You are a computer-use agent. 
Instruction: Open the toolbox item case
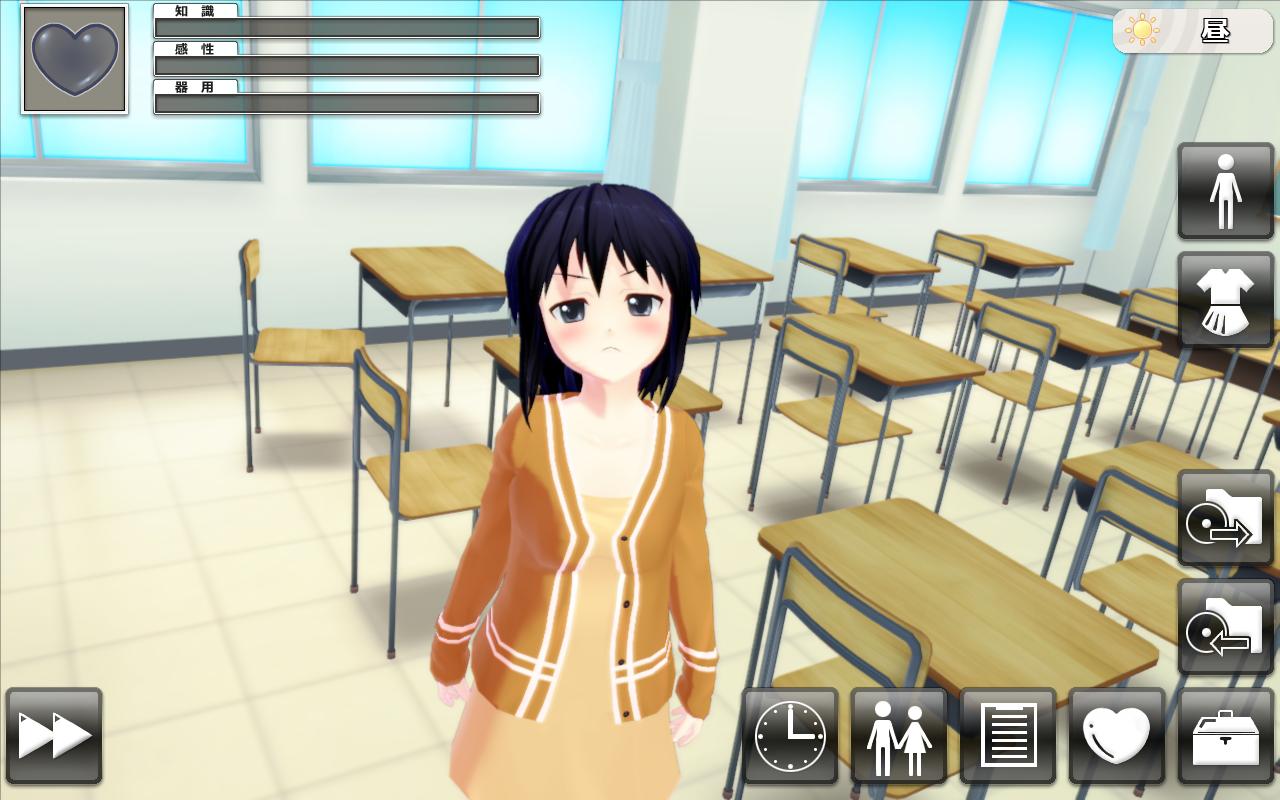tap(1226, 736)
